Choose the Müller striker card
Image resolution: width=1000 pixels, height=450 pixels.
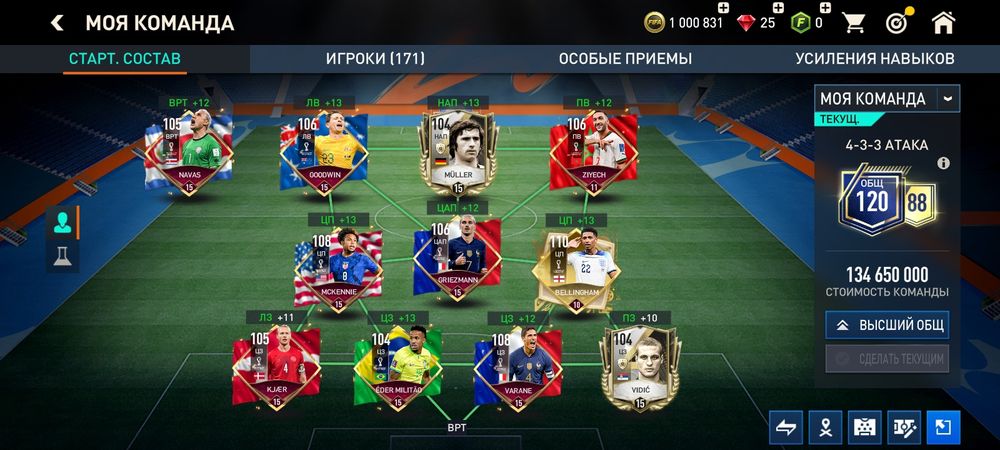click(458, 152)
